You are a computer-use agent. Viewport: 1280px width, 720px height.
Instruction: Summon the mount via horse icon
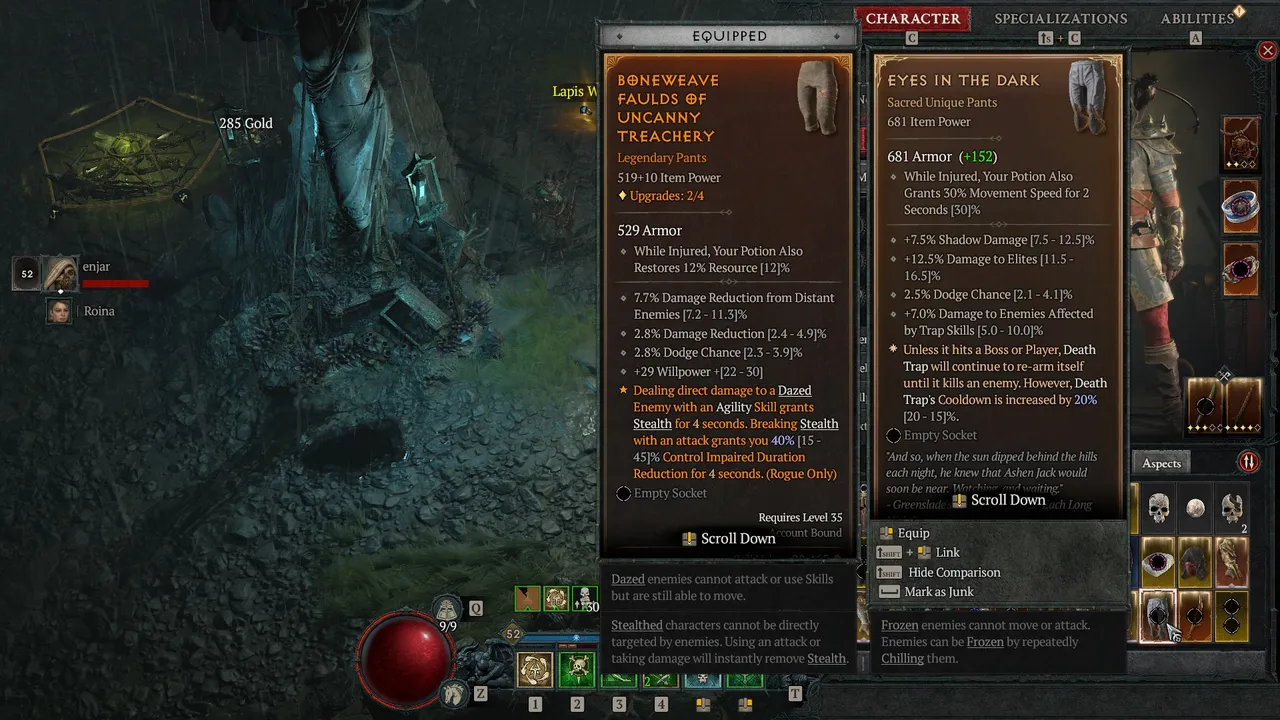[454, 692]
